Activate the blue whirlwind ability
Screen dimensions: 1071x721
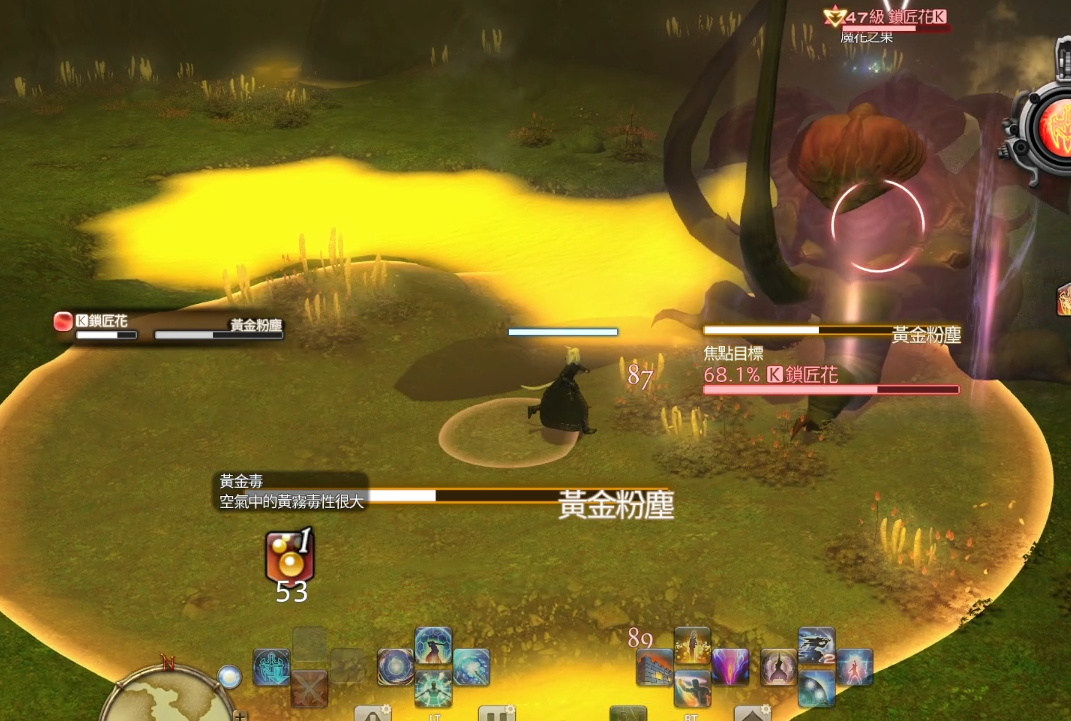pyautogui.click(x=471, y=667)
